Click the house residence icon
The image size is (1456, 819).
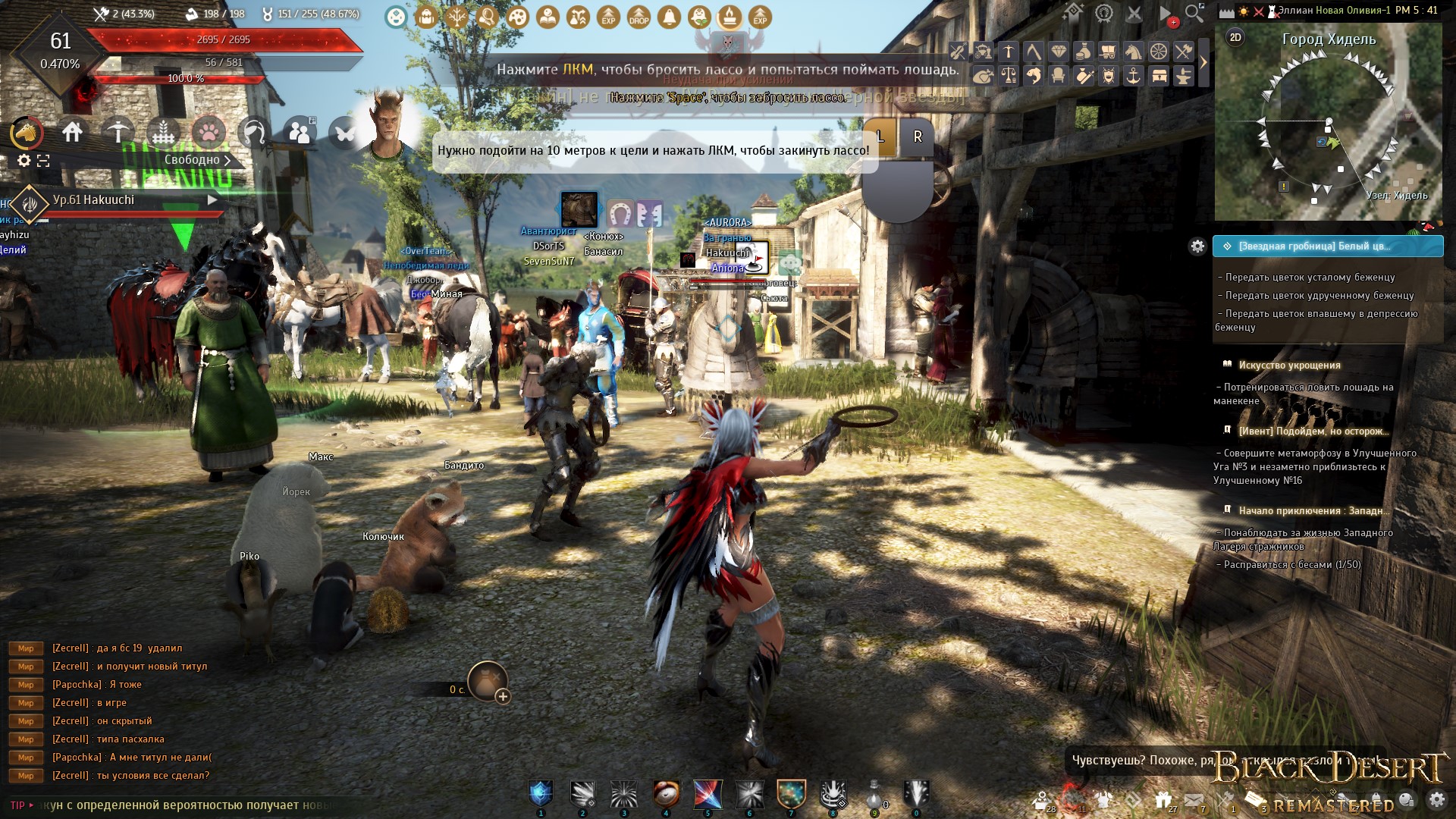[x=73, y=133]
